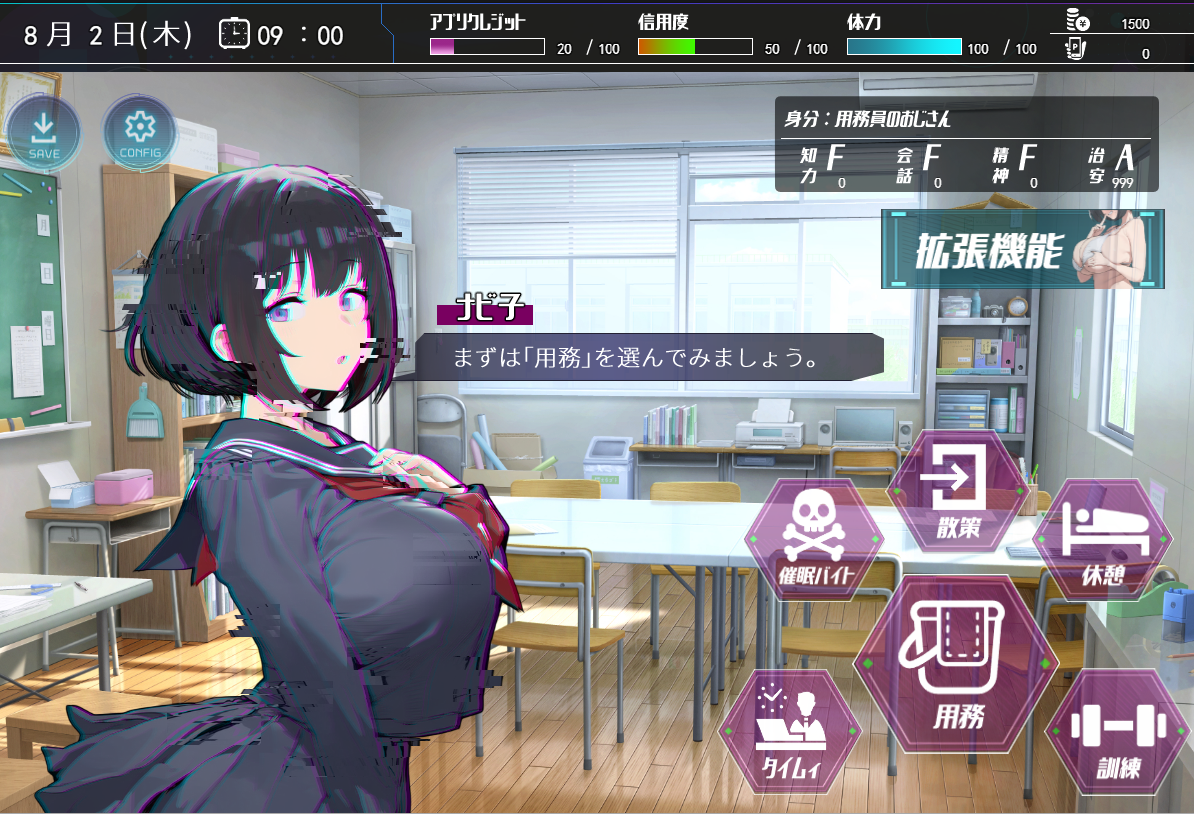Viewport: 1194px width, 814px height.
Task: Select the 催眠バイト skull action
Action: 813,540
